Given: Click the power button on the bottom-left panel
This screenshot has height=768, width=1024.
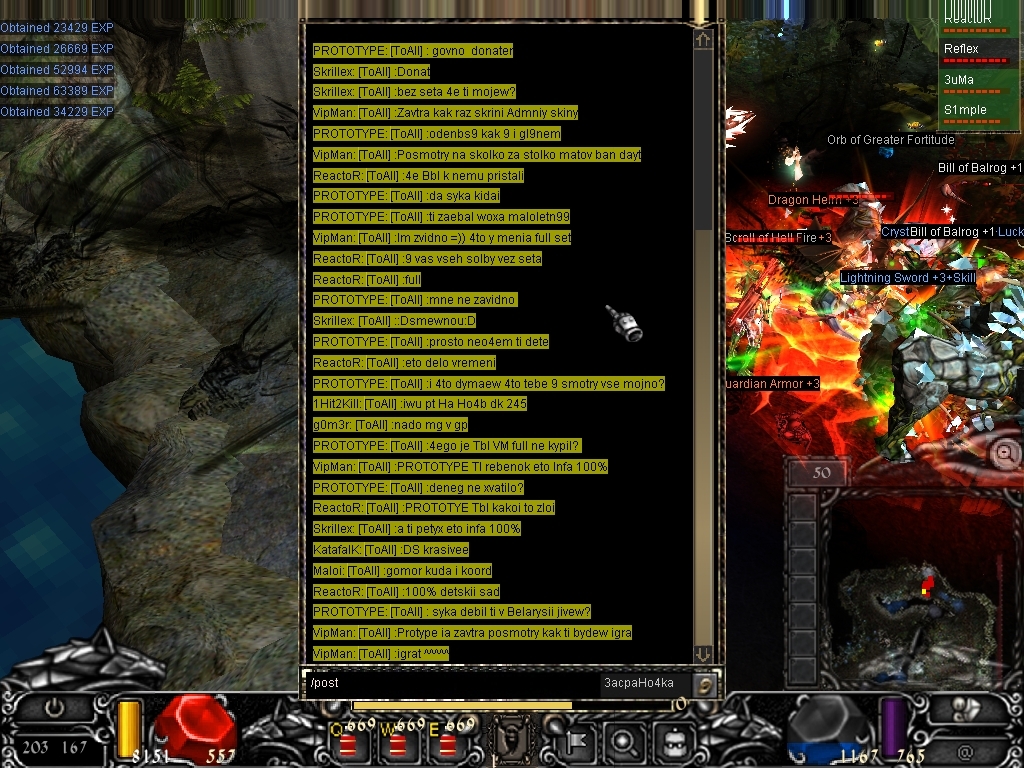Looking at the screenshot, I should tap(53, 707).
